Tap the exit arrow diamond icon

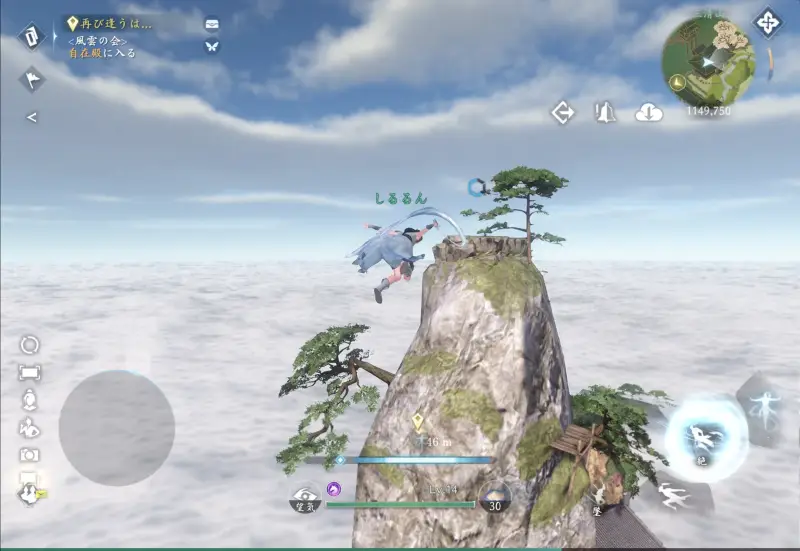(x=563, y=113)
